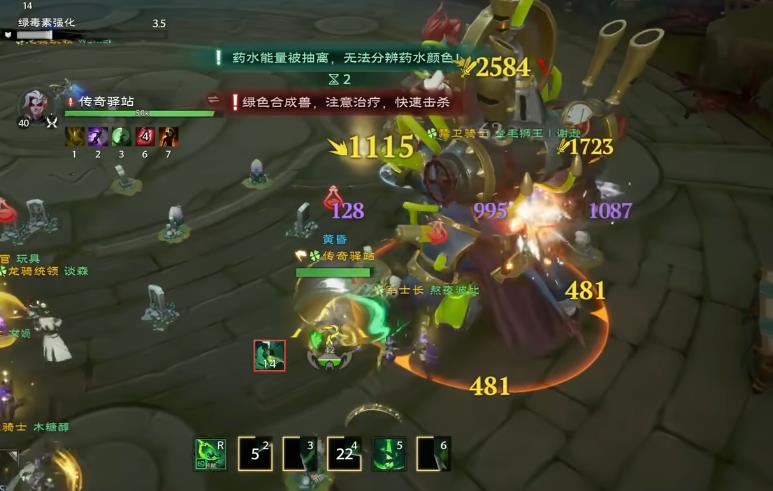Inspect the purple buff icon numbered 2

click(x=98, y=136)
